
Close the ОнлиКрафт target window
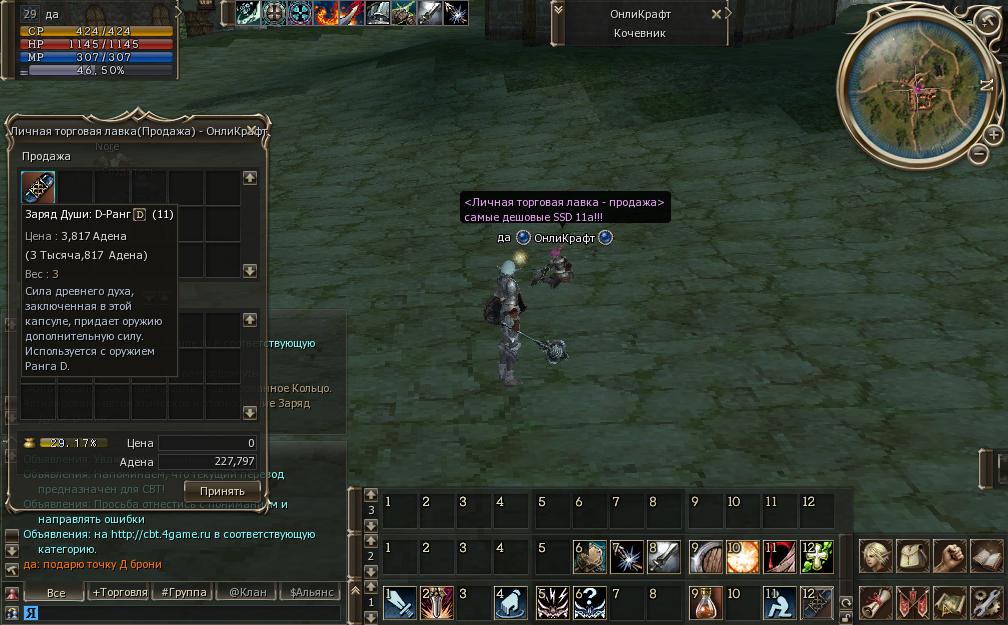click(x=716, y=14)
